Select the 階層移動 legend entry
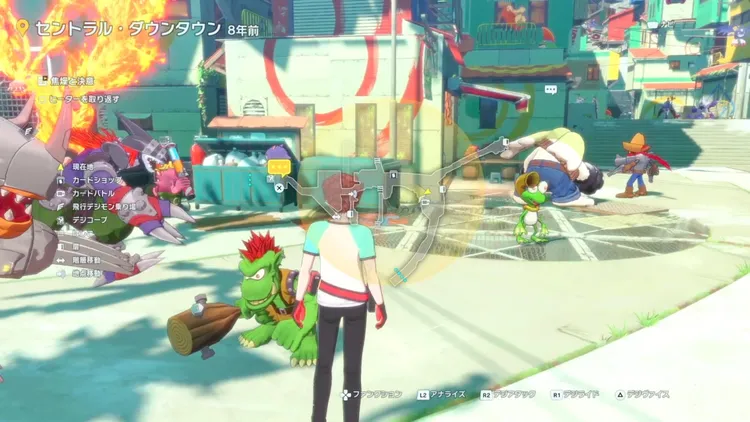Image resolution: width=750 pixels, height=422 pixels. [88, 258]
